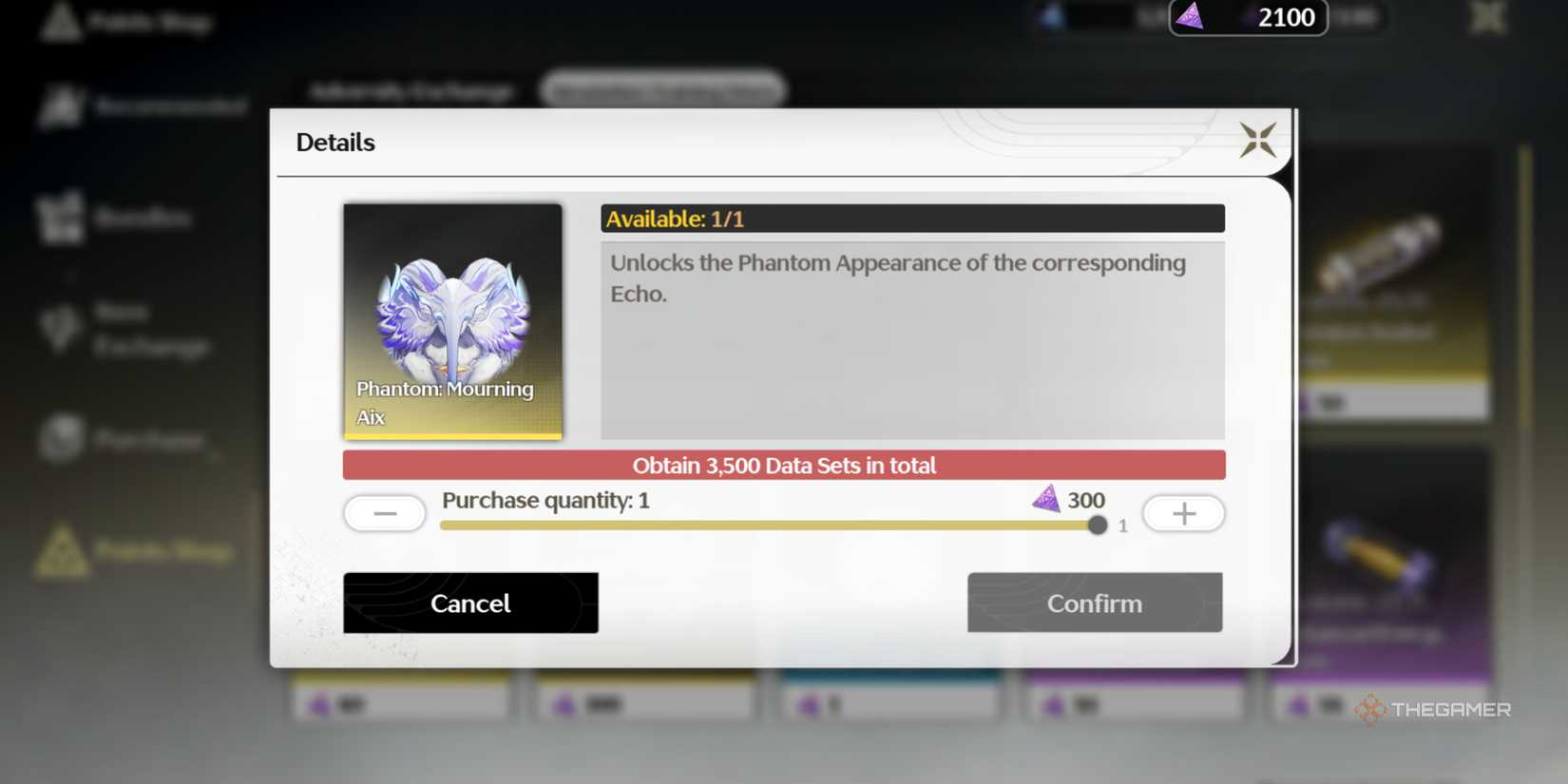This screenshot has width=1568, height=784.
Task: Click the Obtain 3,500 Data Sets banner
Action: pos(783,465)
